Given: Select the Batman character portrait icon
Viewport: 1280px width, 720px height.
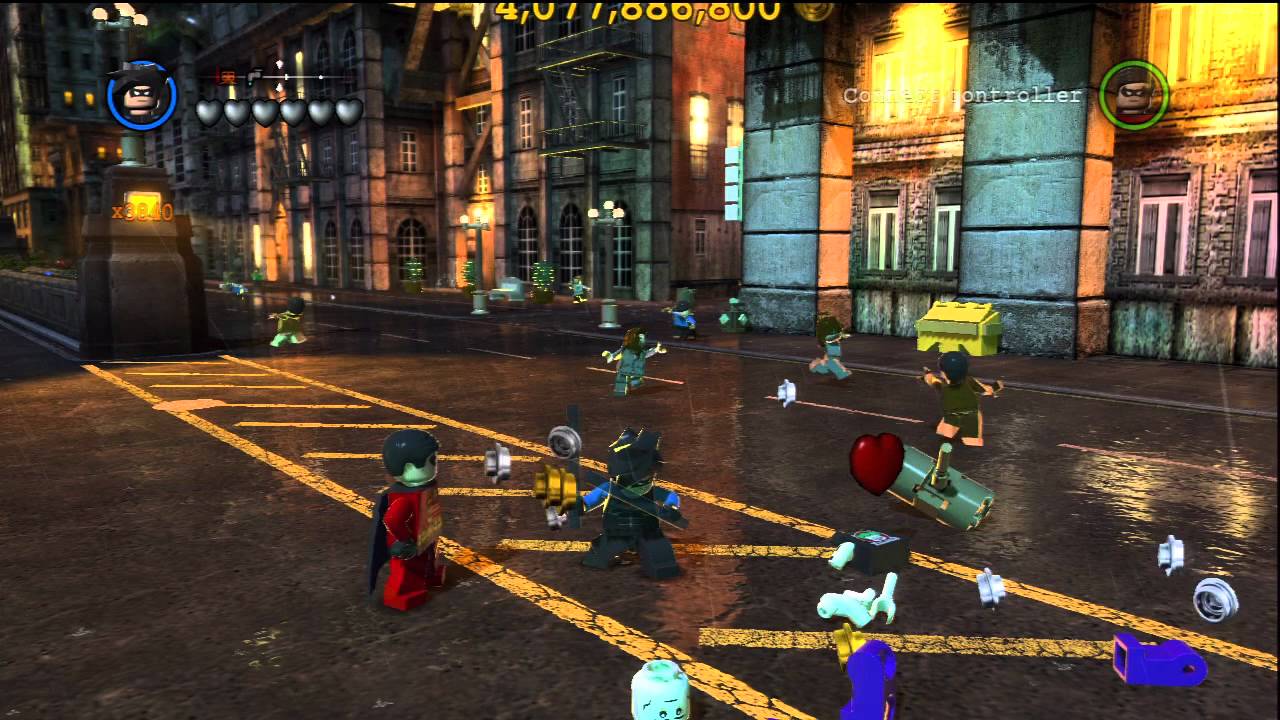Looking at the screenshot, I should pyautogui.click(x=143, y=96).
